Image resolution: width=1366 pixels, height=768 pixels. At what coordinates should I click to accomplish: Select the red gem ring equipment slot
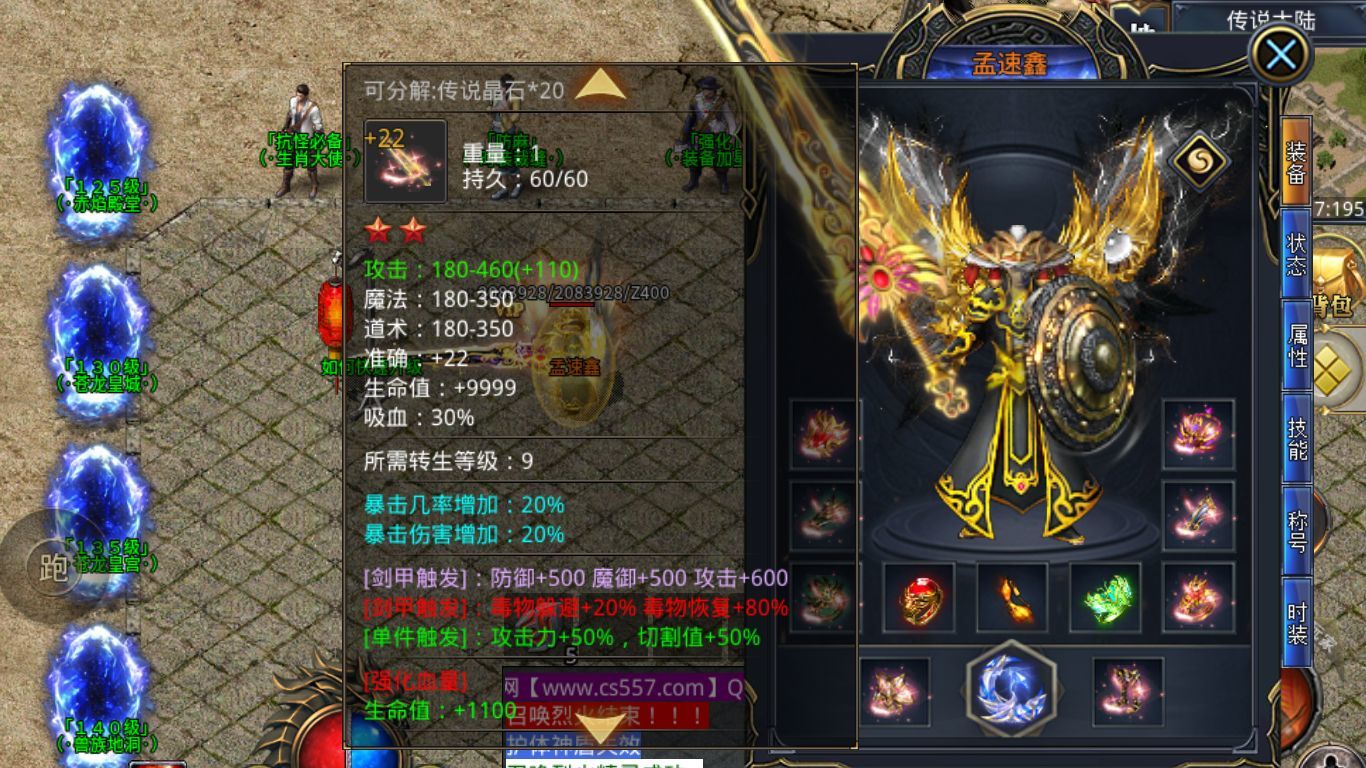[920, 600]
